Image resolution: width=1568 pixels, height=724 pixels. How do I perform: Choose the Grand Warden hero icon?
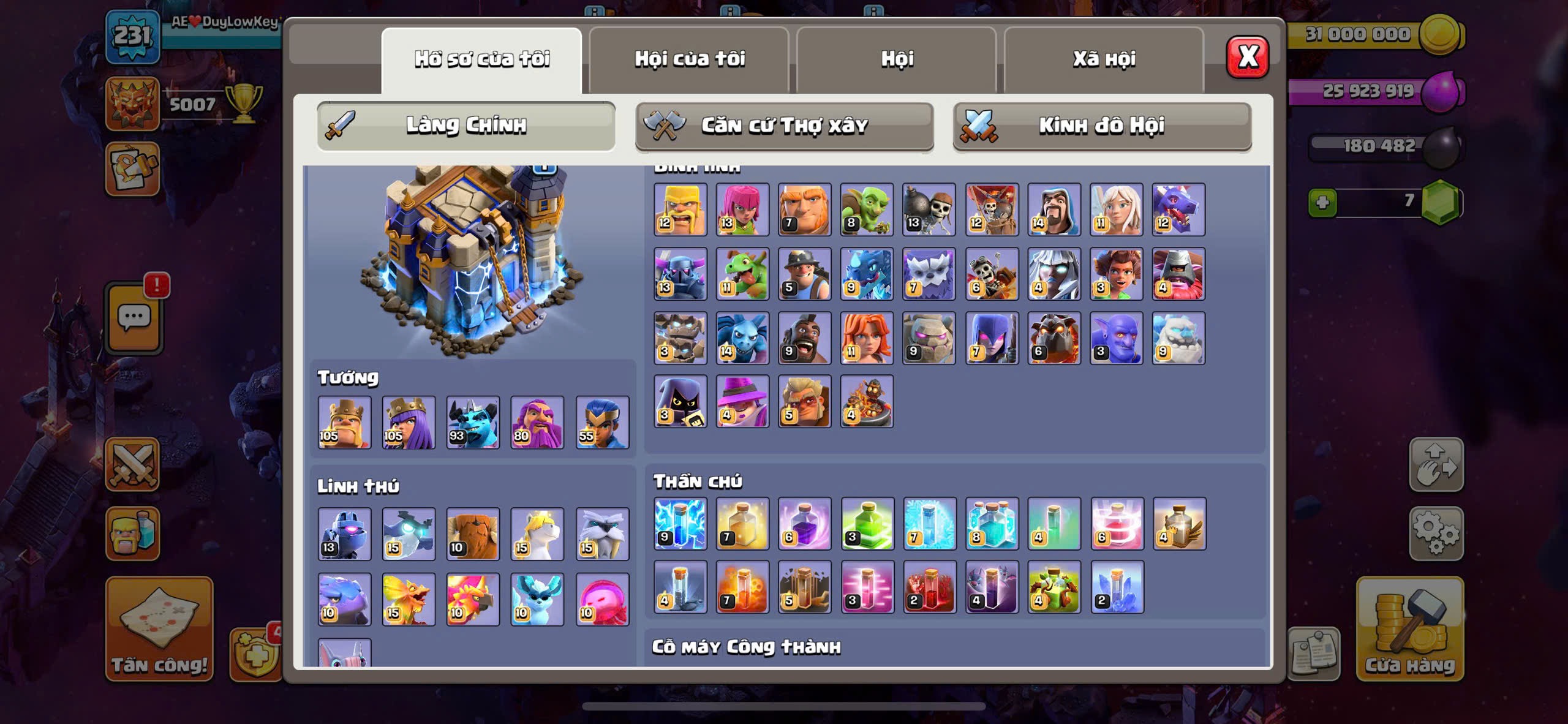coord(537,422)
